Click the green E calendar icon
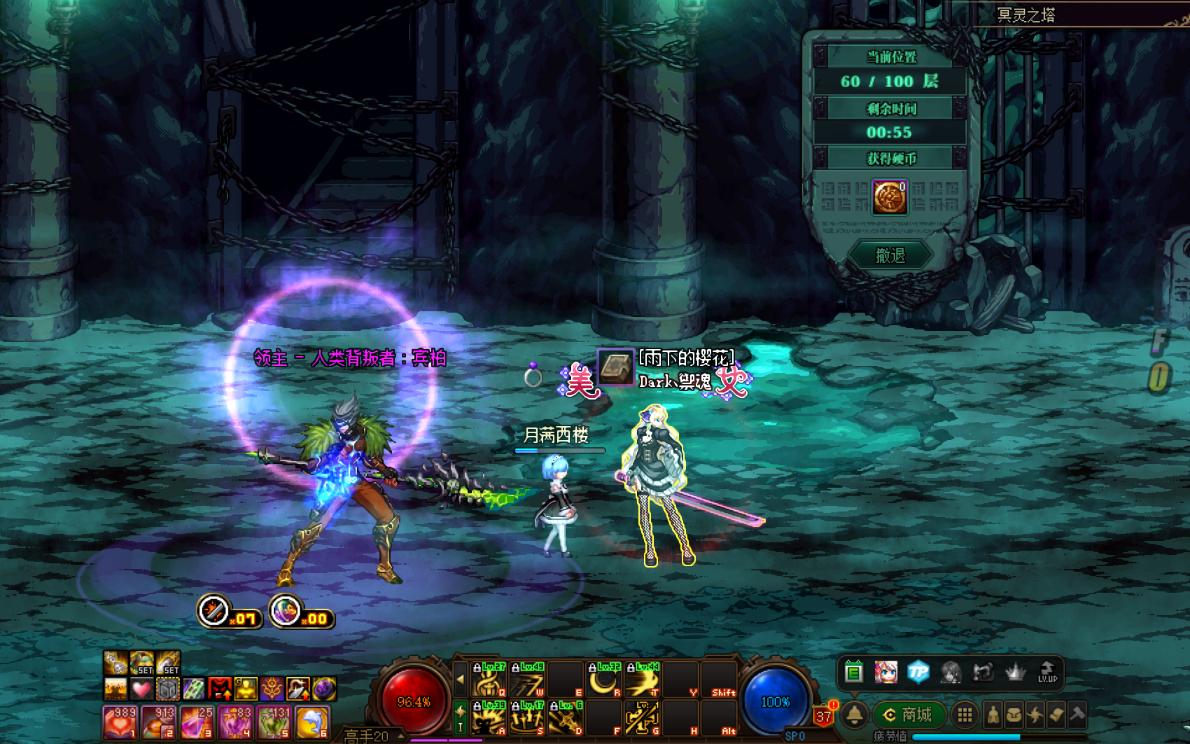This screenshot has width=1190, height=744. click(853, 672)
